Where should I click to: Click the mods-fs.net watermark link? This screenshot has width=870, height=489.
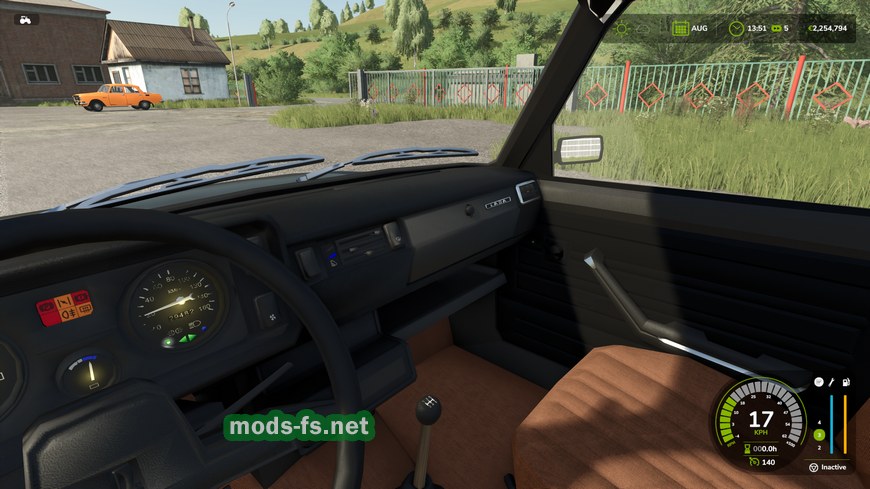tap(299, 426)
